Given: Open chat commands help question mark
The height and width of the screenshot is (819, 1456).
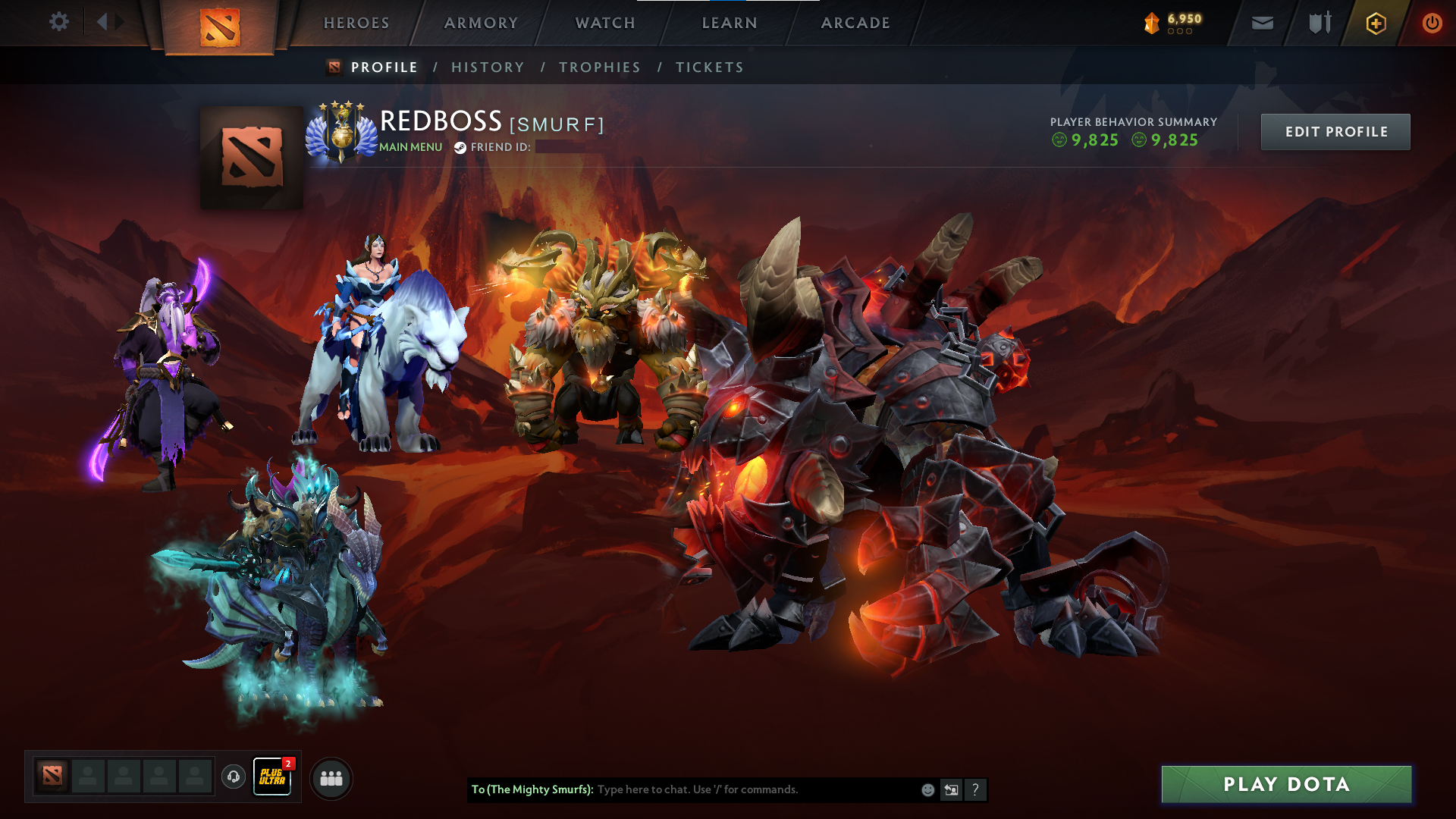Looking at the screenshot, I should coord(976,789).
